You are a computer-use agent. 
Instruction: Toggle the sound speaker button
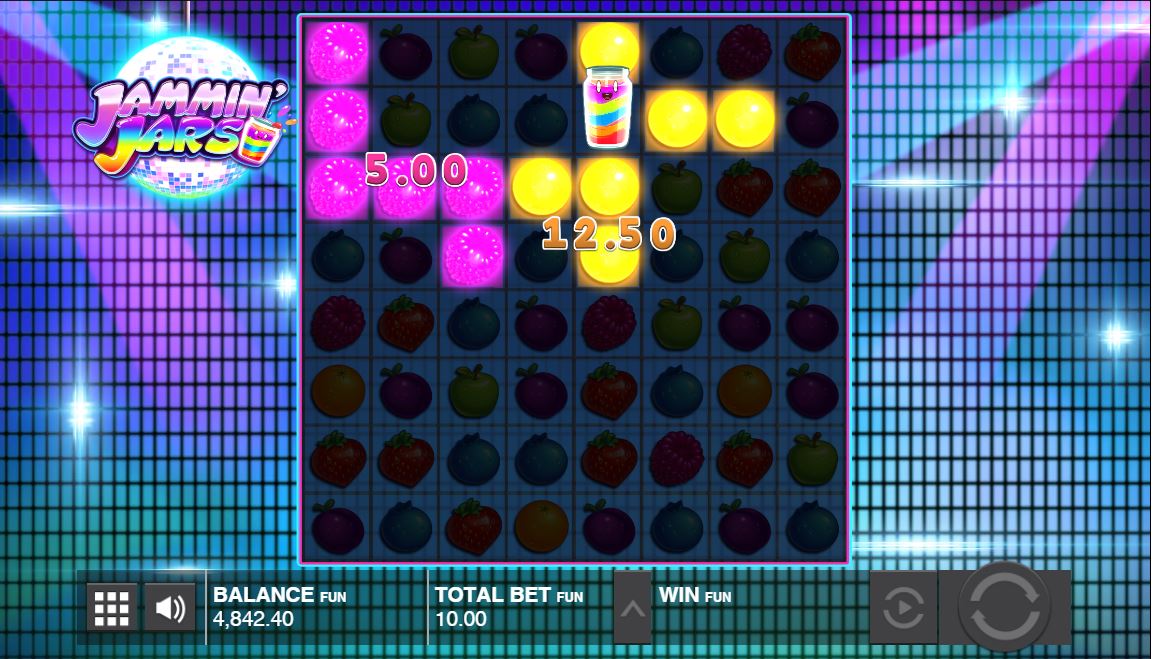[171, 607]
